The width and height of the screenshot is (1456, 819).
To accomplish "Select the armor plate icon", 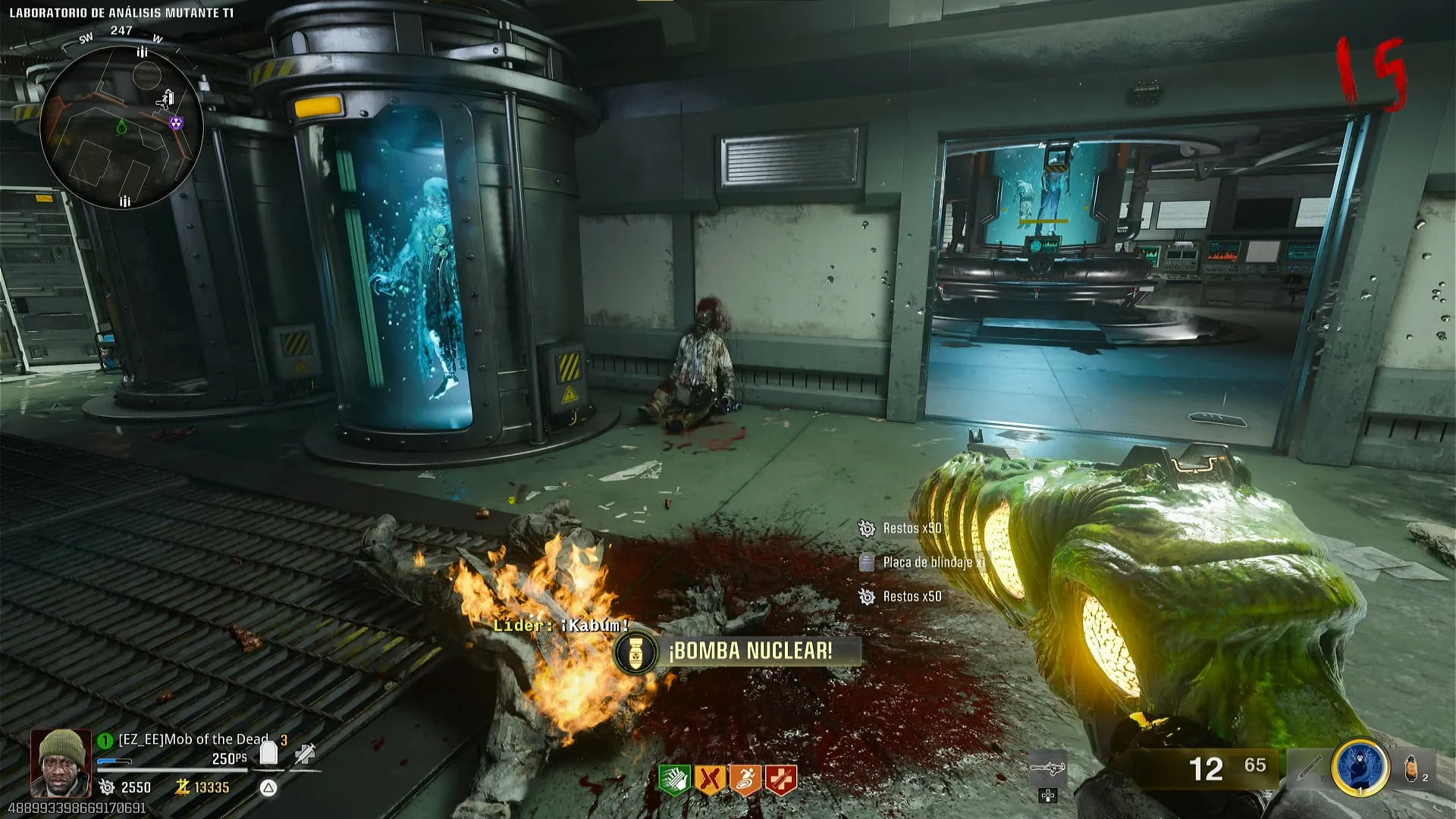I will point(268,752).
